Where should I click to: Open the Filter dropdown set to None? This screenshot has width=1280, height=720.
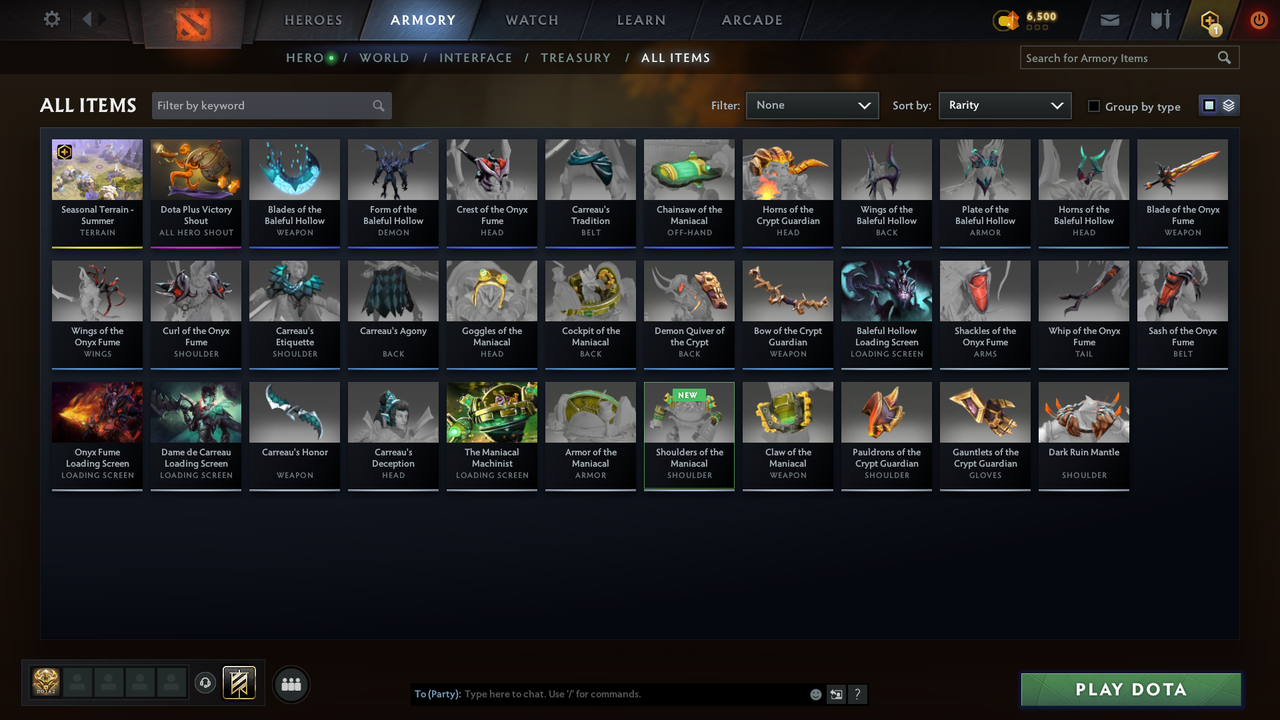812,105
